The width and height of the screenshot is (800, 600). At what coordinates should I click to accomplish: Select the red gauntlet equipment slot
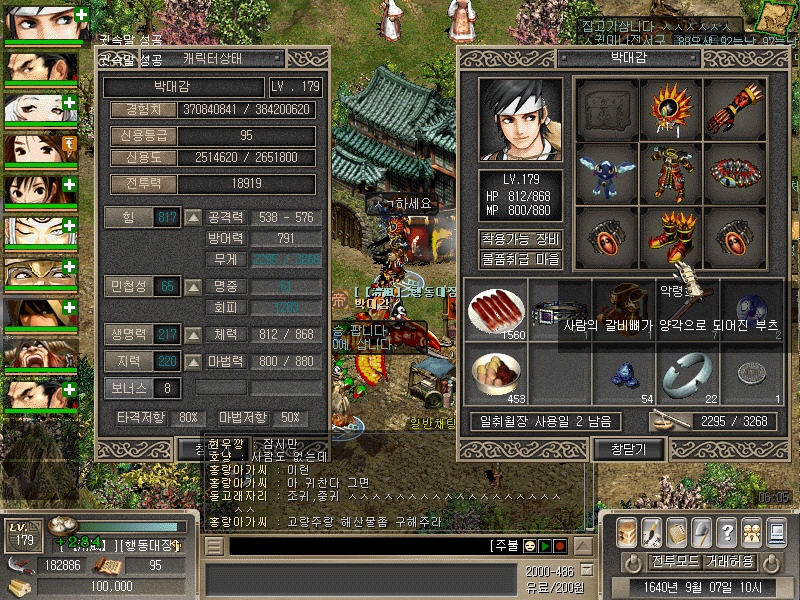click(x=734, y=109)
